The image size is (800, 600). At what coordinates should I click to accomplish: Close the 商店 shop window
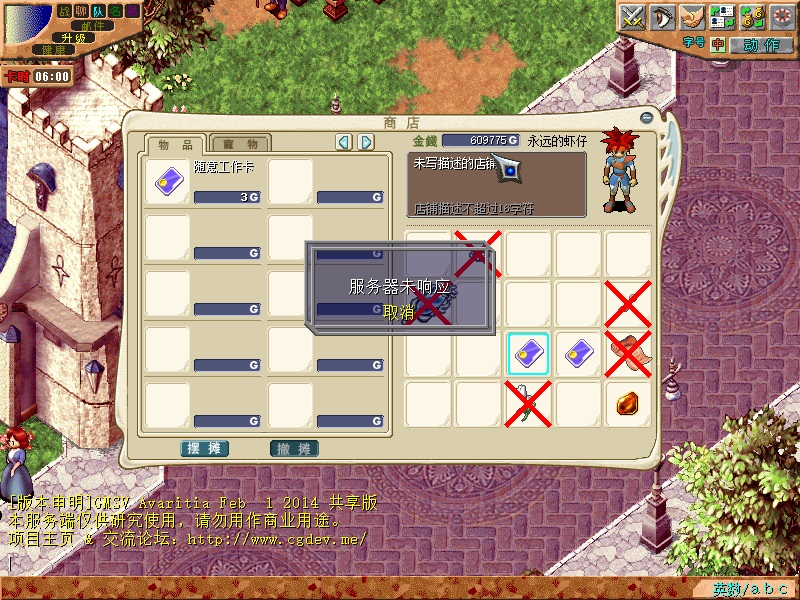(x=646, y=119)
